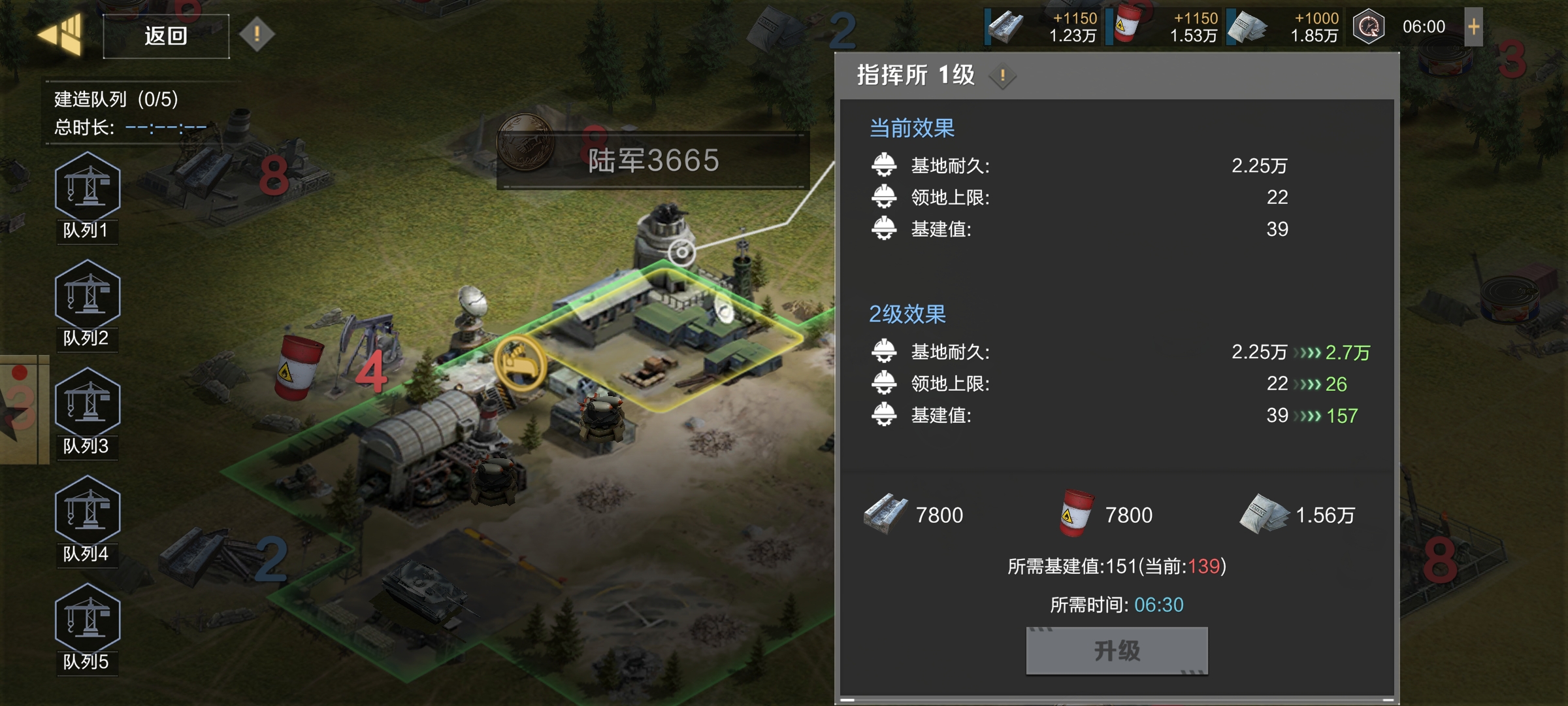Click the clock emblem icon near 06:00
Viewport: 1568px width, 706px height.
click(x=1369, y=27)
